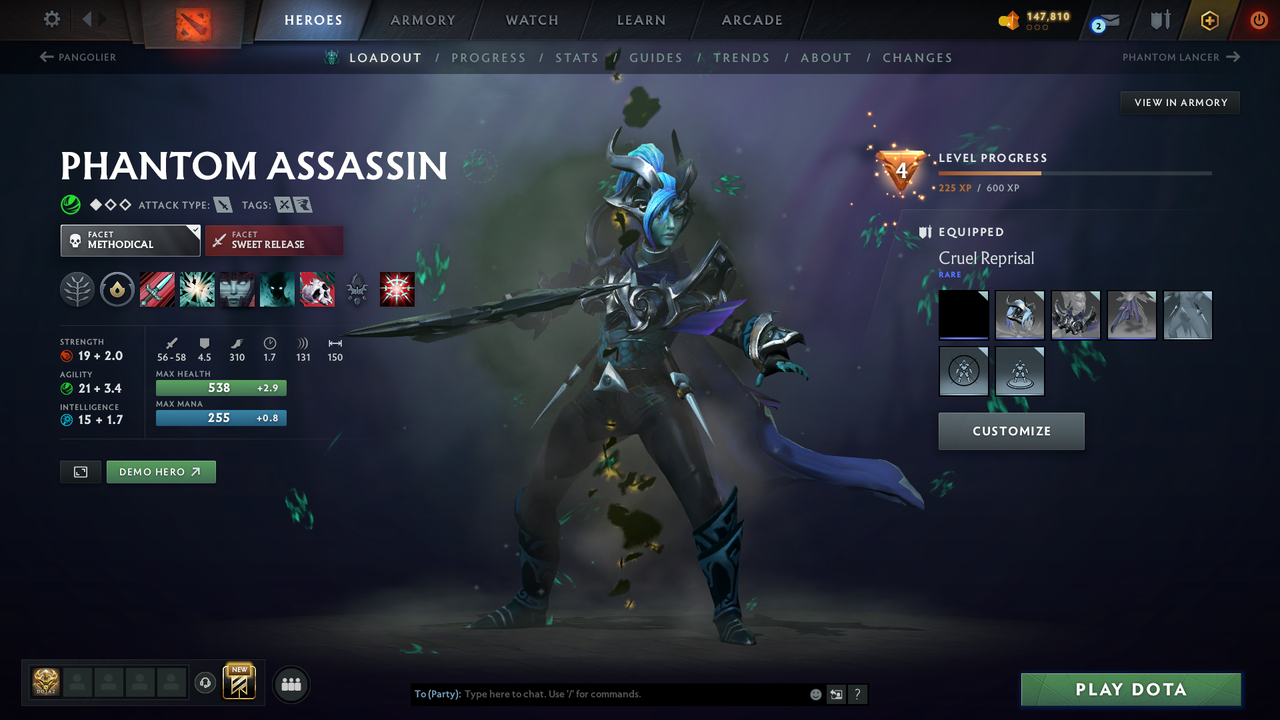Viewport: 1280px width, 720px height.
Task: Launch DEMO HERO
Action: [x=160, y=471]
